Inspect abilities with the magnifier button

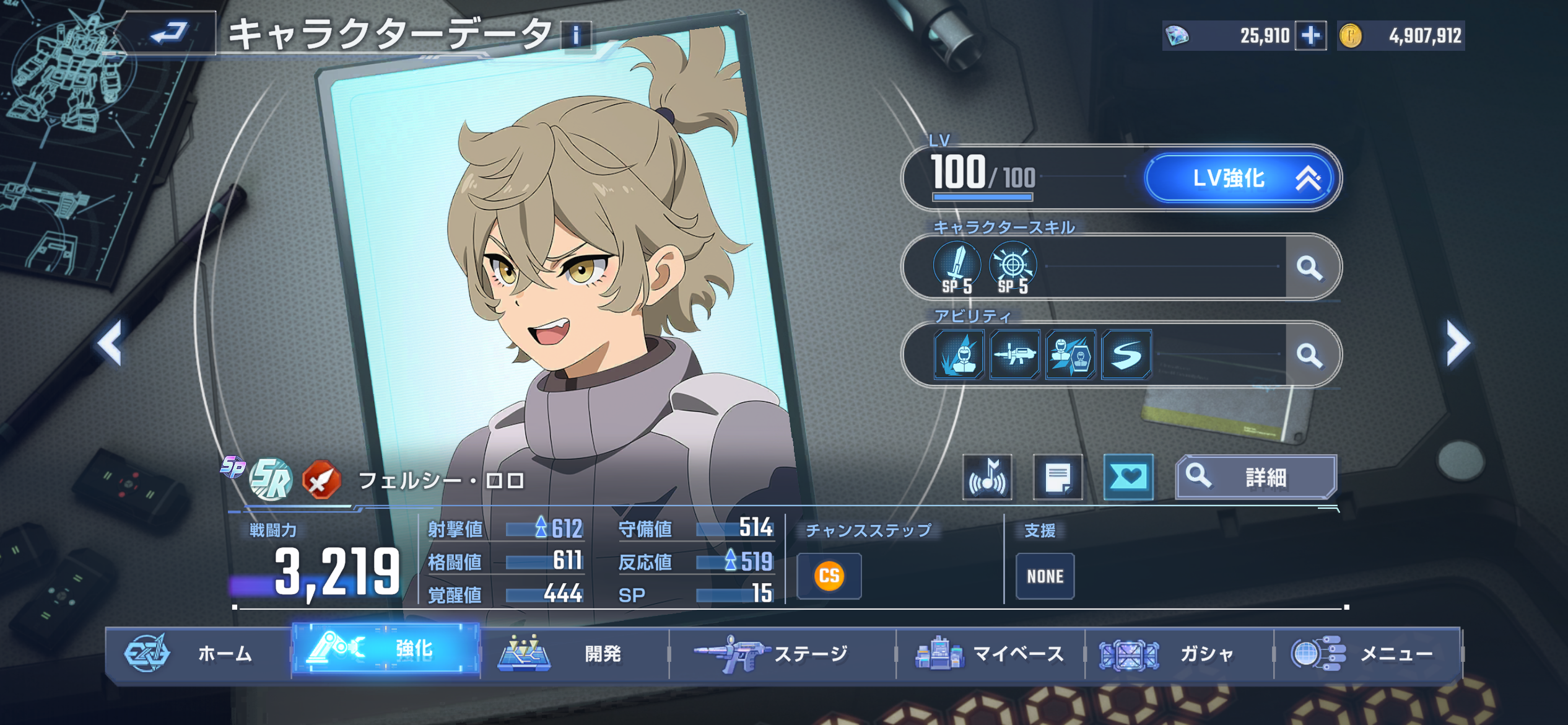point(1309,355)
